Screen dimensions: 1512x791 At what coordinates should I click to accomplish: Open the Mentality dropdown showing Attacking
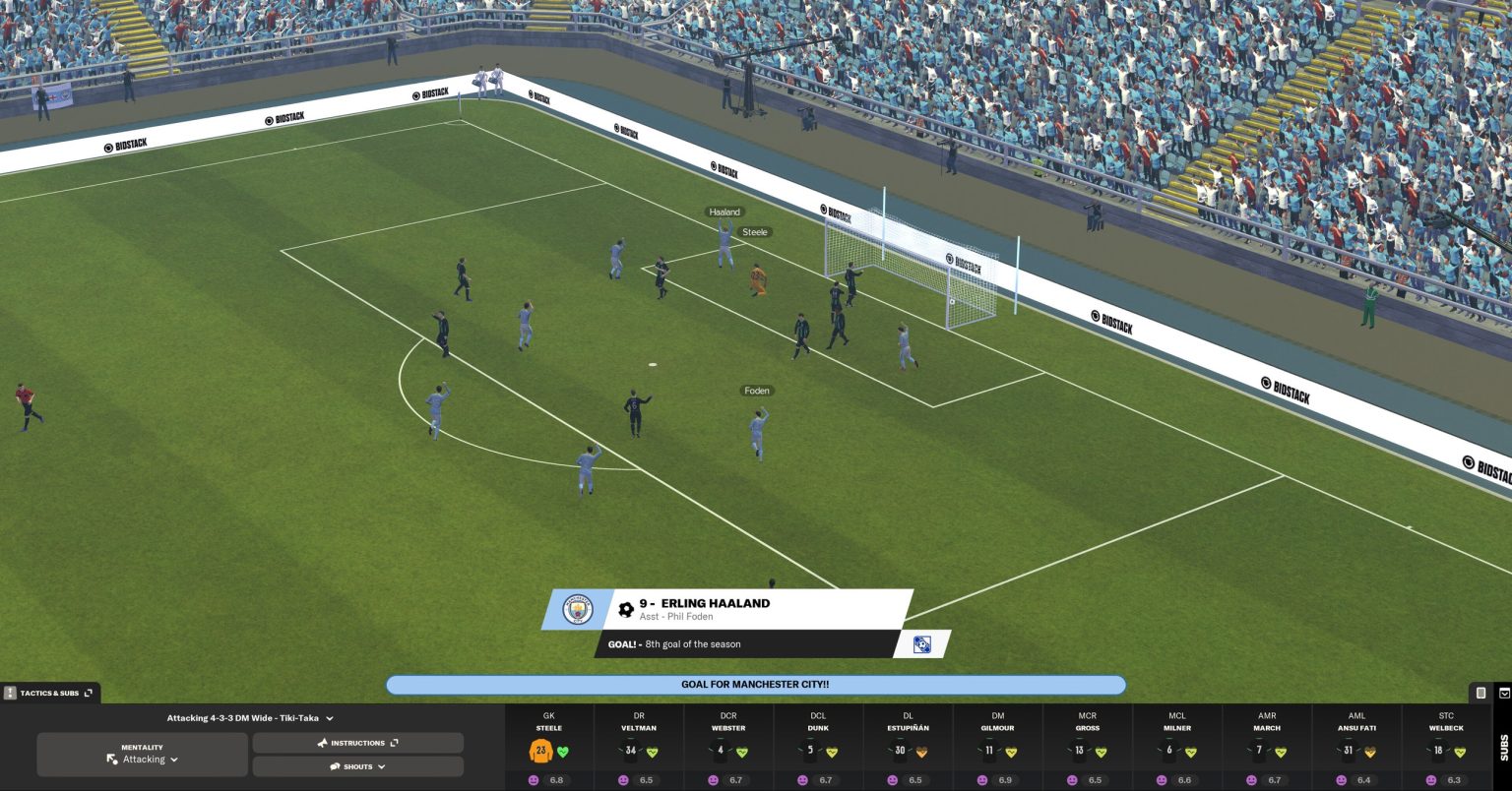pyautogui.click(x=143, y=759)
